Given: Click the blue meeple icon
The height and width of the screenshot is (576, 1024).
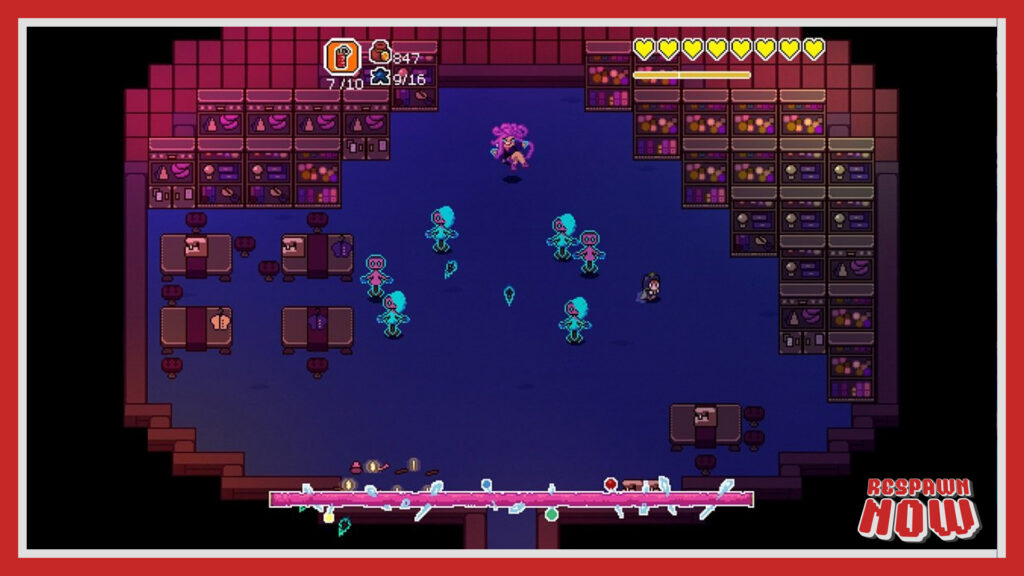Looking at the screenshot, I should [380, 76].
